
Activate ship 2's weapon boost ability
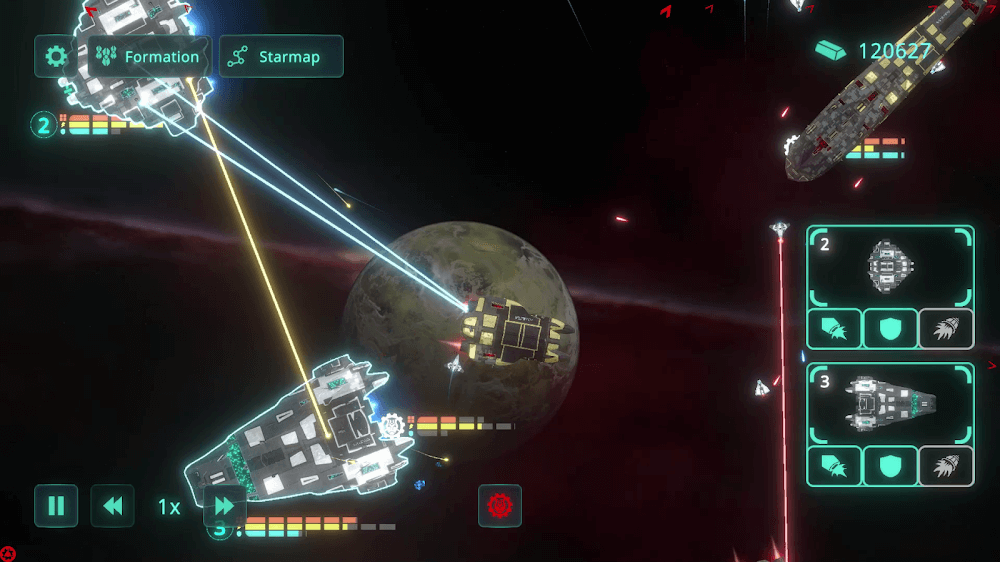(834, 329)
